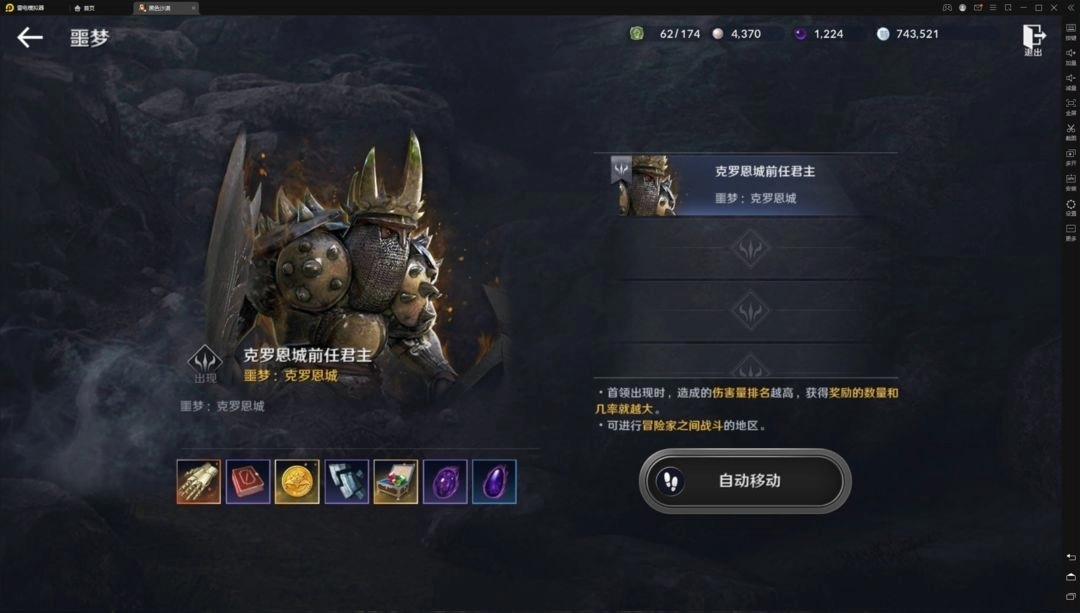Check the gold coin reward
Image resolution: width=1080 pixels, height=613 pixels.
coord(297,482)
